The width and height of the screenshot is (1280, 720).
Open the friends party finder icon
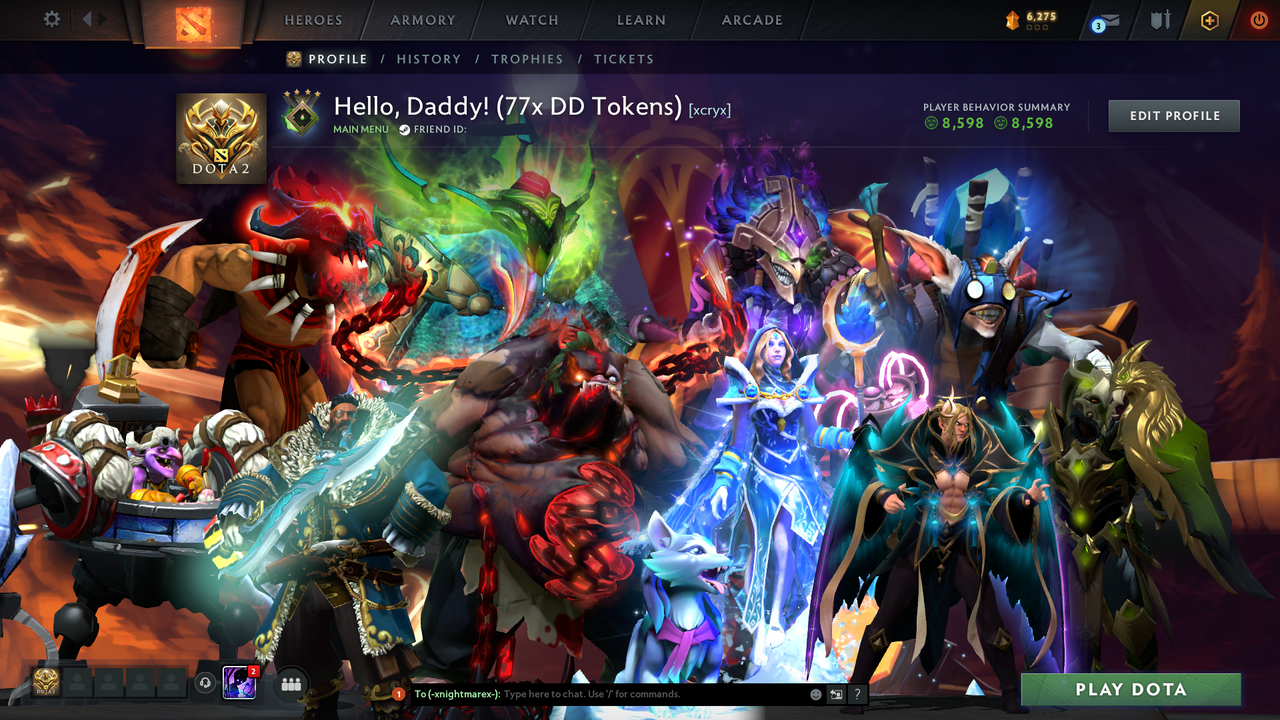point(290,684)
